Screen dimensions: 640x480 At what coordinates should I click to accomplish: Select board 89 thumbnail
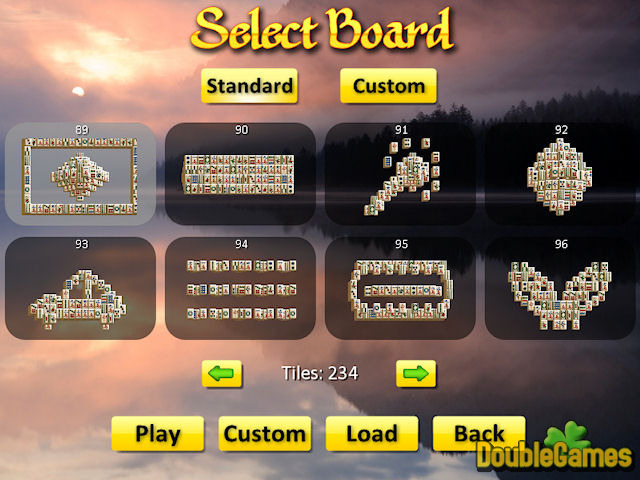tap(80, 173)
